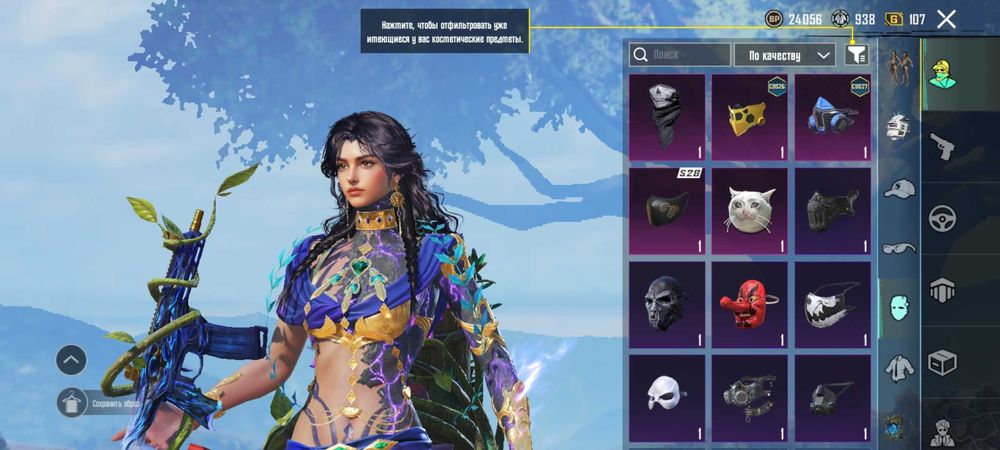This screenshot has height=450, width=1000.
Task: Close the wardrobe with the X button
Action: [946, 18]
